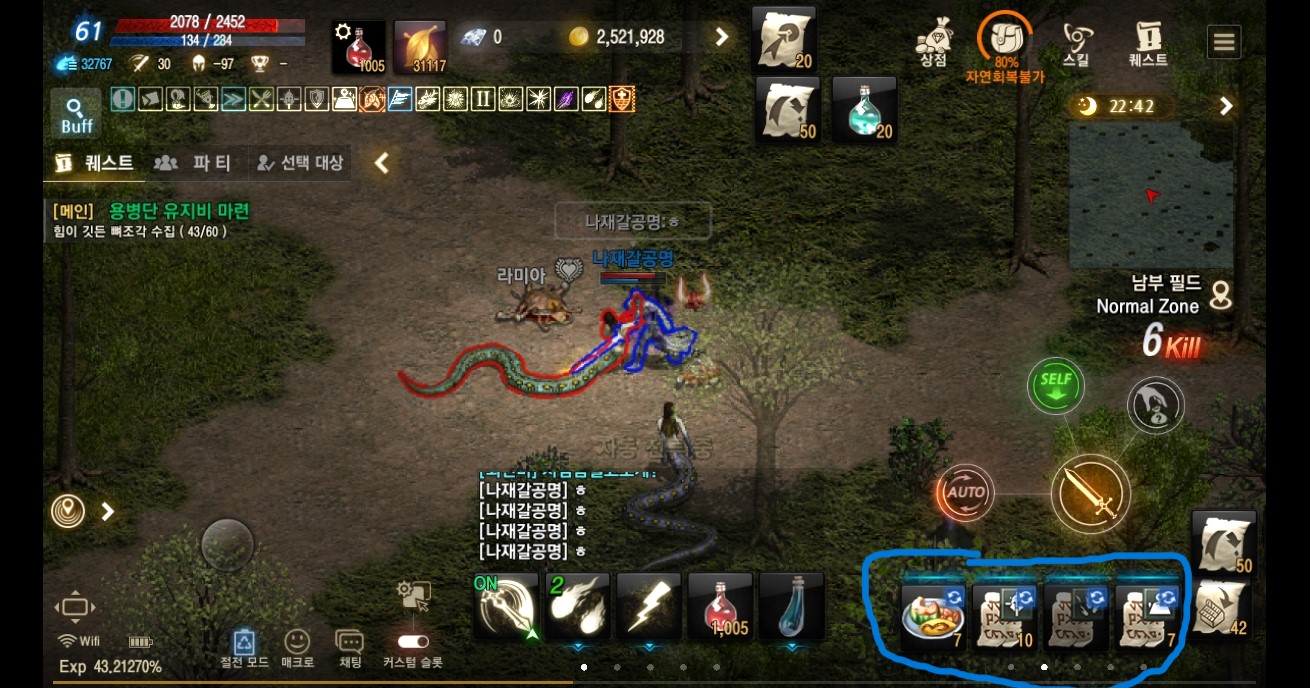This screenshot has height=688, width=1310.
Task: Open the hamburger main menu
Action: (1224, 42)
